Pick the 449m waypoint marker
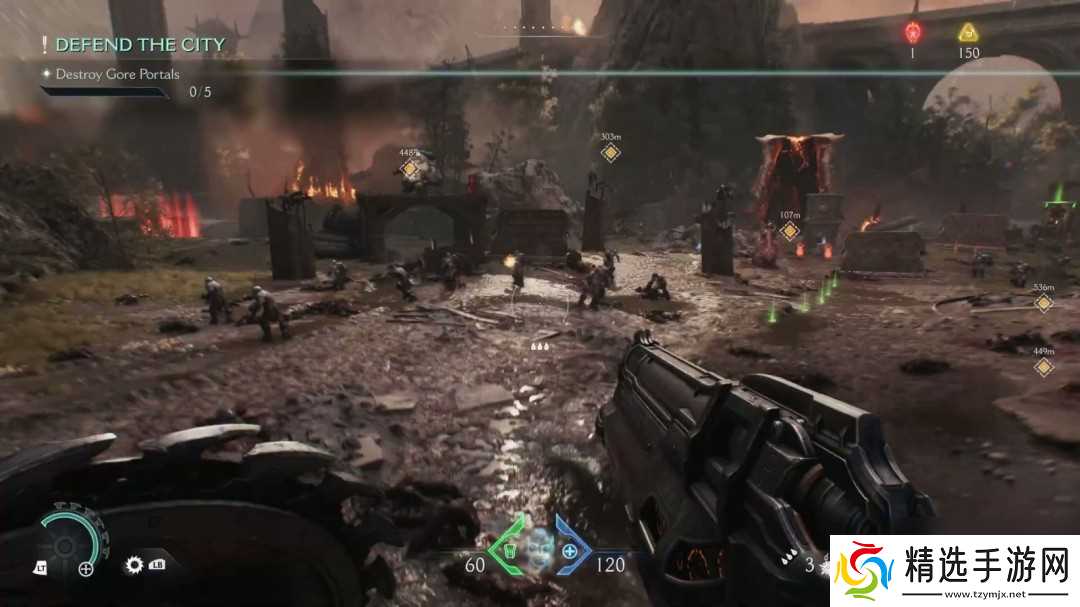 (1044, 367)
